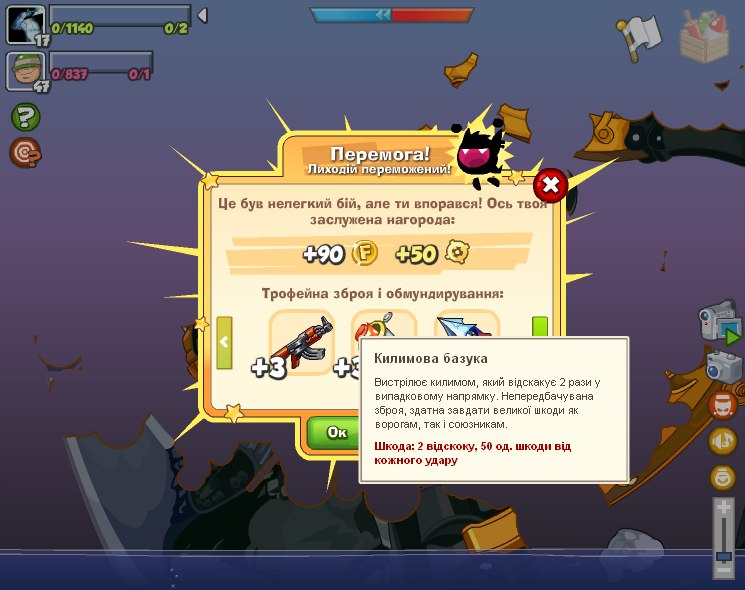This screenshot has height=590, width=745.
Task: Select the assault rifle trophy slot
Action: point(301,343)
